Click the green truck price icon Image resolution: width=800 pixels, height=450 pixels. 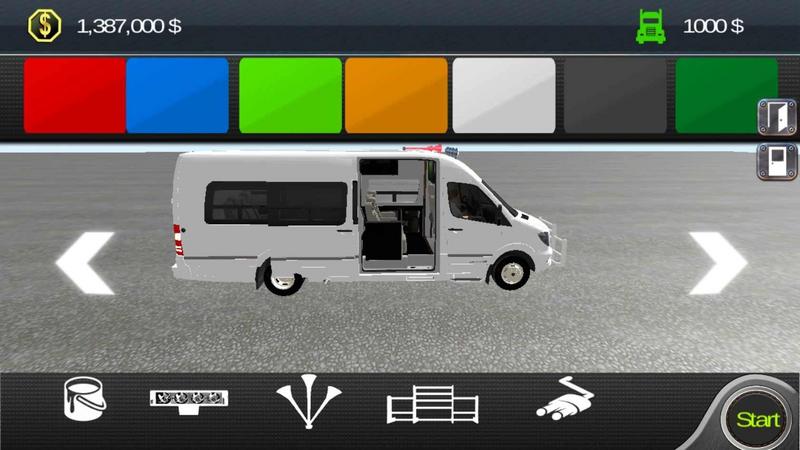(651, 26)
